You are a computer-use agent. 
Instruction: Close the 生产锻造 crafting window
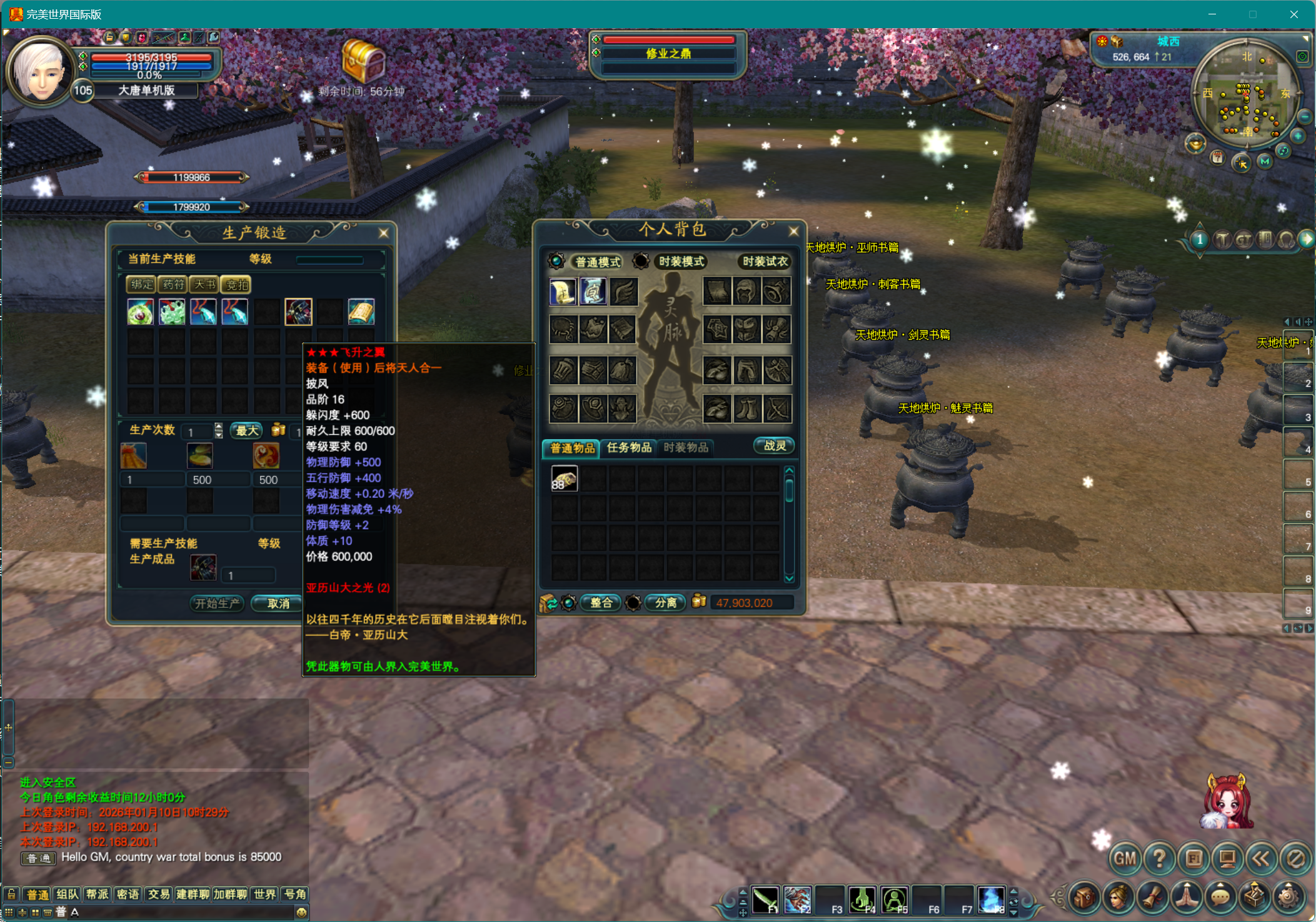(383, 233)
